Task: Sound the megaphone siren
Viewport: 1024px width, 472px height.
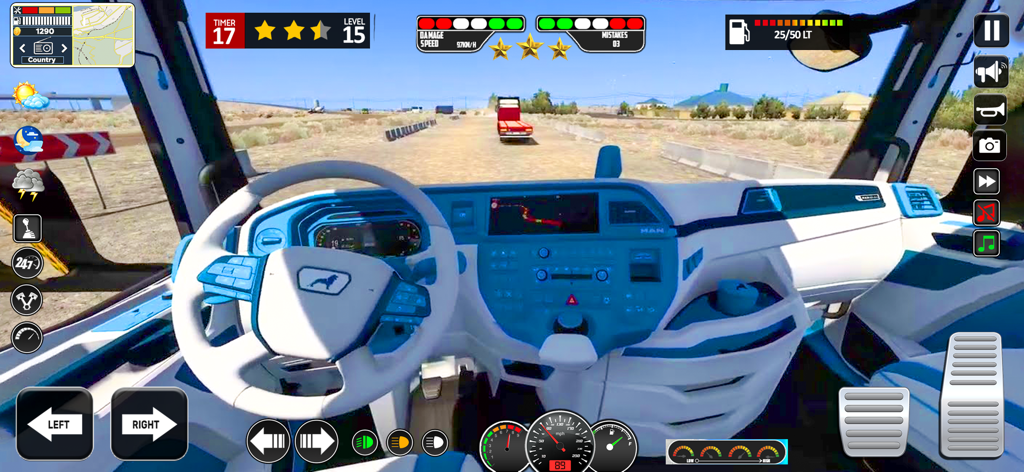Action: tap(990, 72)
